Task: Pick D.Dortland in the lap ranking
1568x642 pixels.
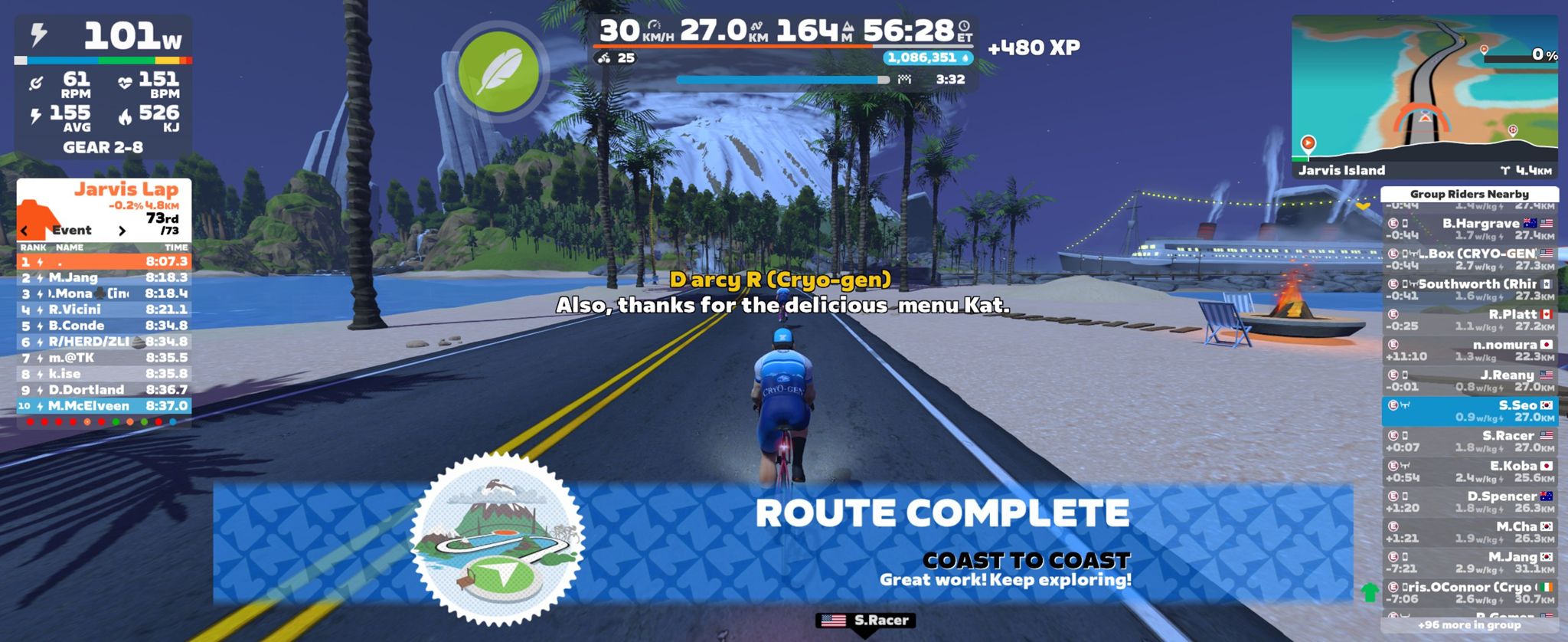Action: click(x=104, y=390)
